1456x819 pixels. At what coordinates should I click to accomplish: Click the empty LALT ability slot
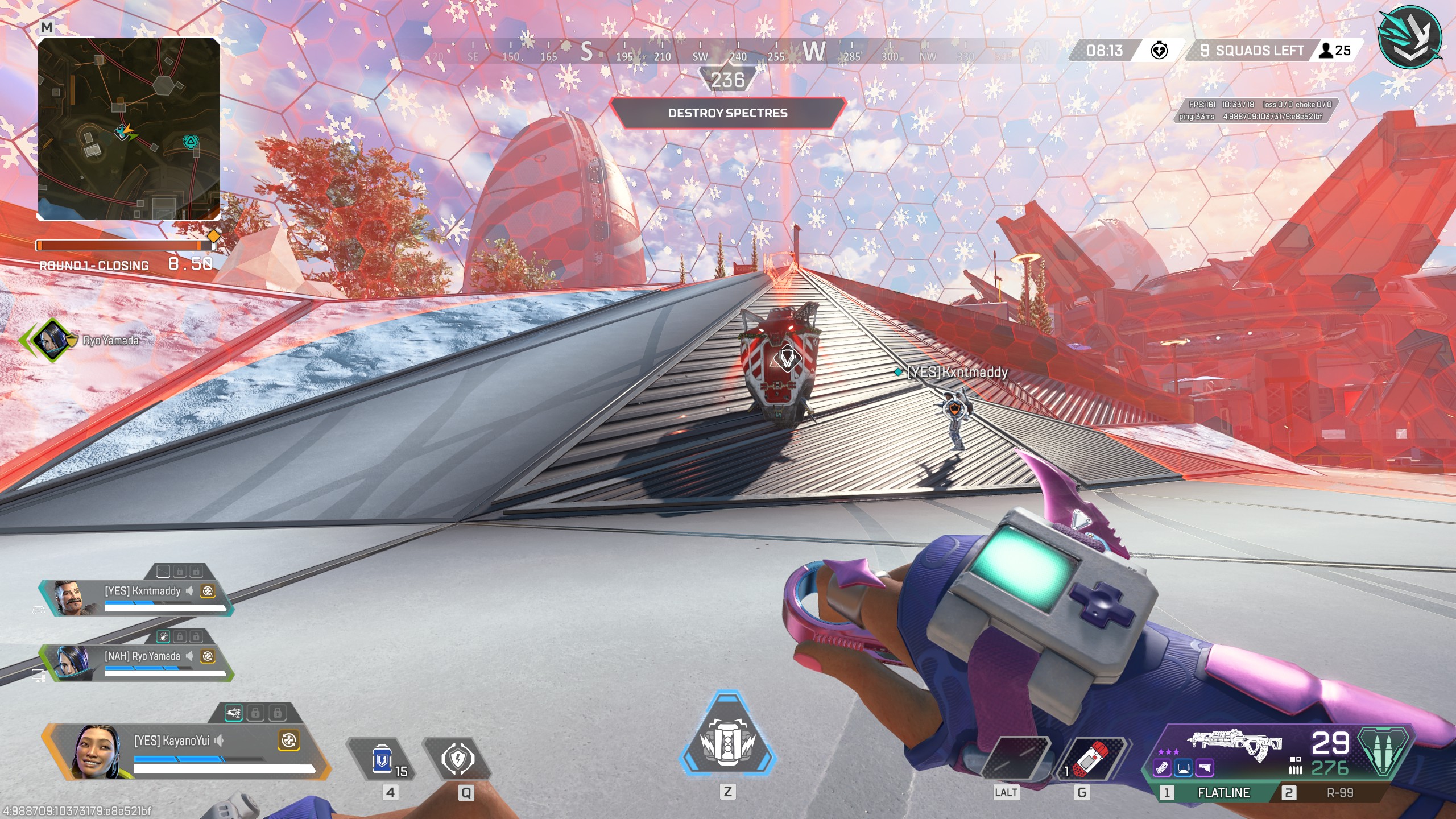point(1016,759)
